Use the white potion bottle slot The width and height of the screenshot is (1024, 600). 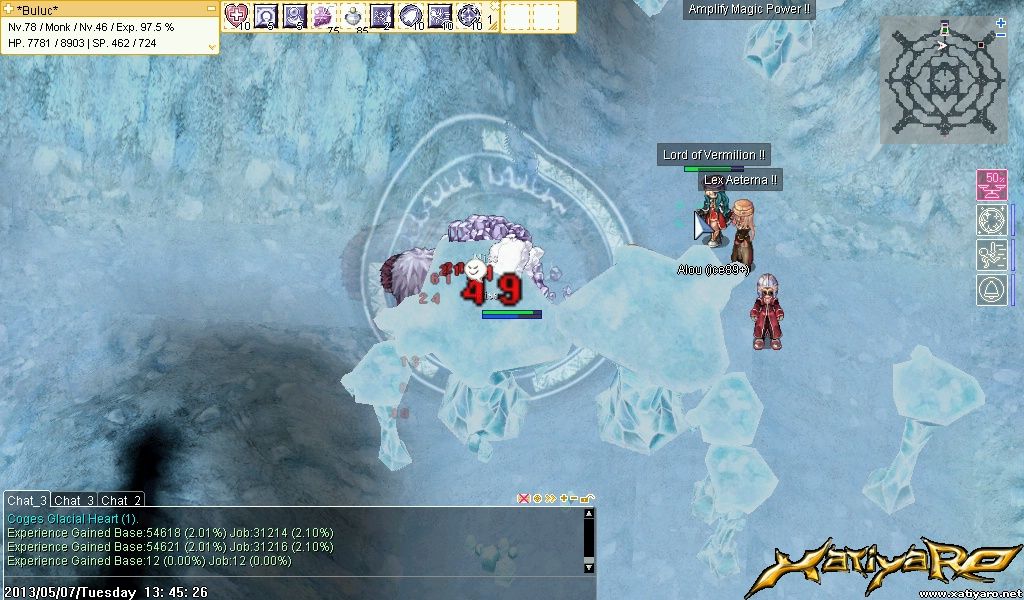(353, 15)
